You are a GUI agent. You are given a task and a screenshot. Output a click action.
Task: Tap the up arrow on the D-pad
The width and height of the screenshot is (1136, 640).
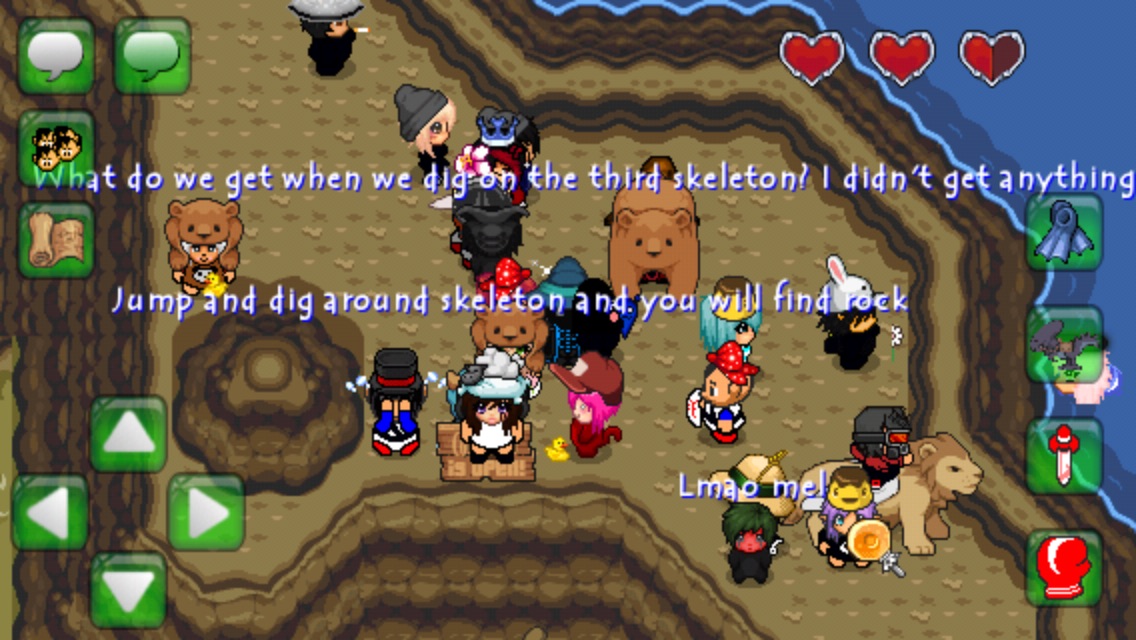tap(128, 434)
